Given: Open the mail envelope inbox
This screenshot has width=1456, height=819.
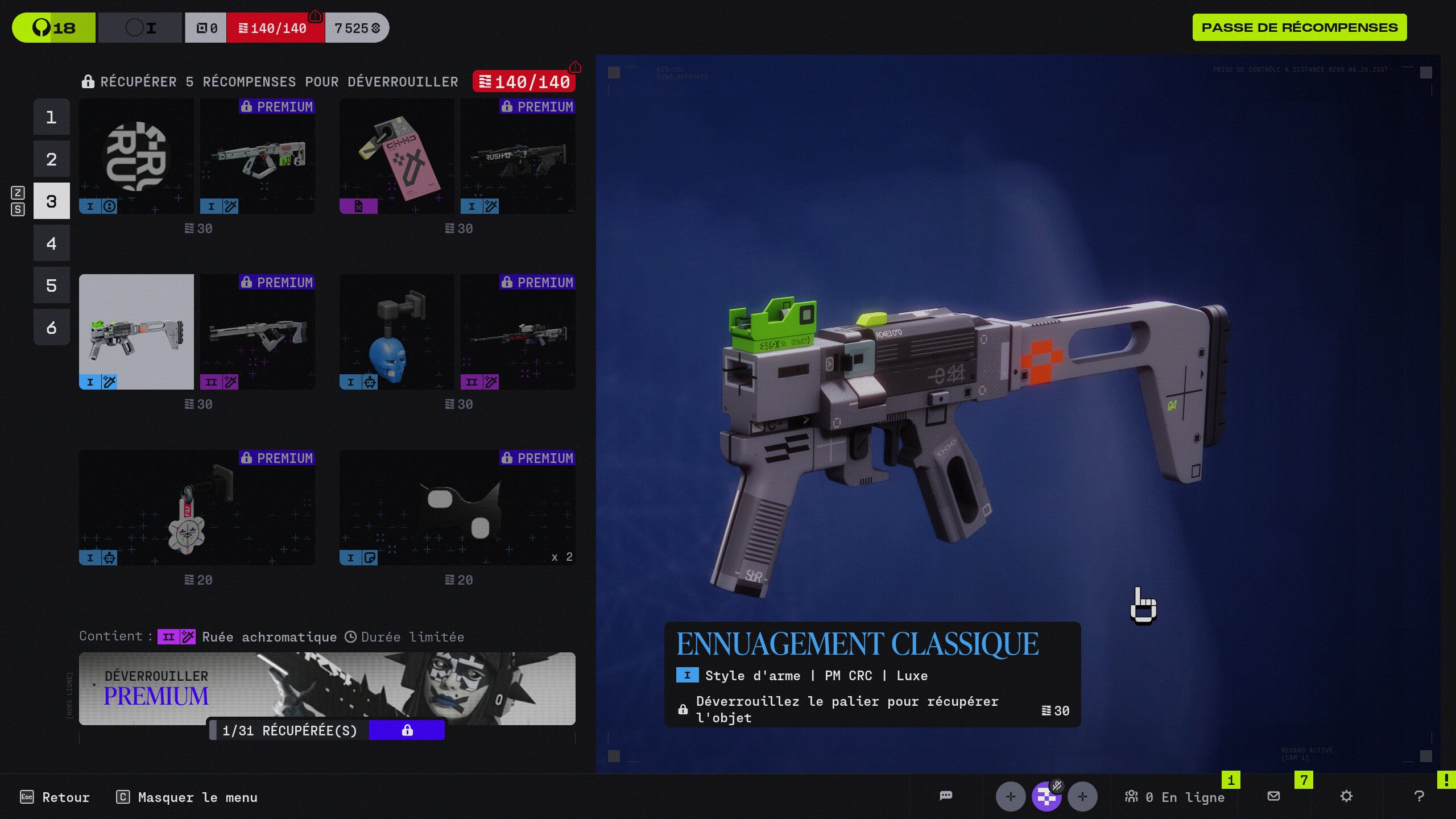Looking at the screenshot, I should pyautogui.click(x=1274, y=796).
